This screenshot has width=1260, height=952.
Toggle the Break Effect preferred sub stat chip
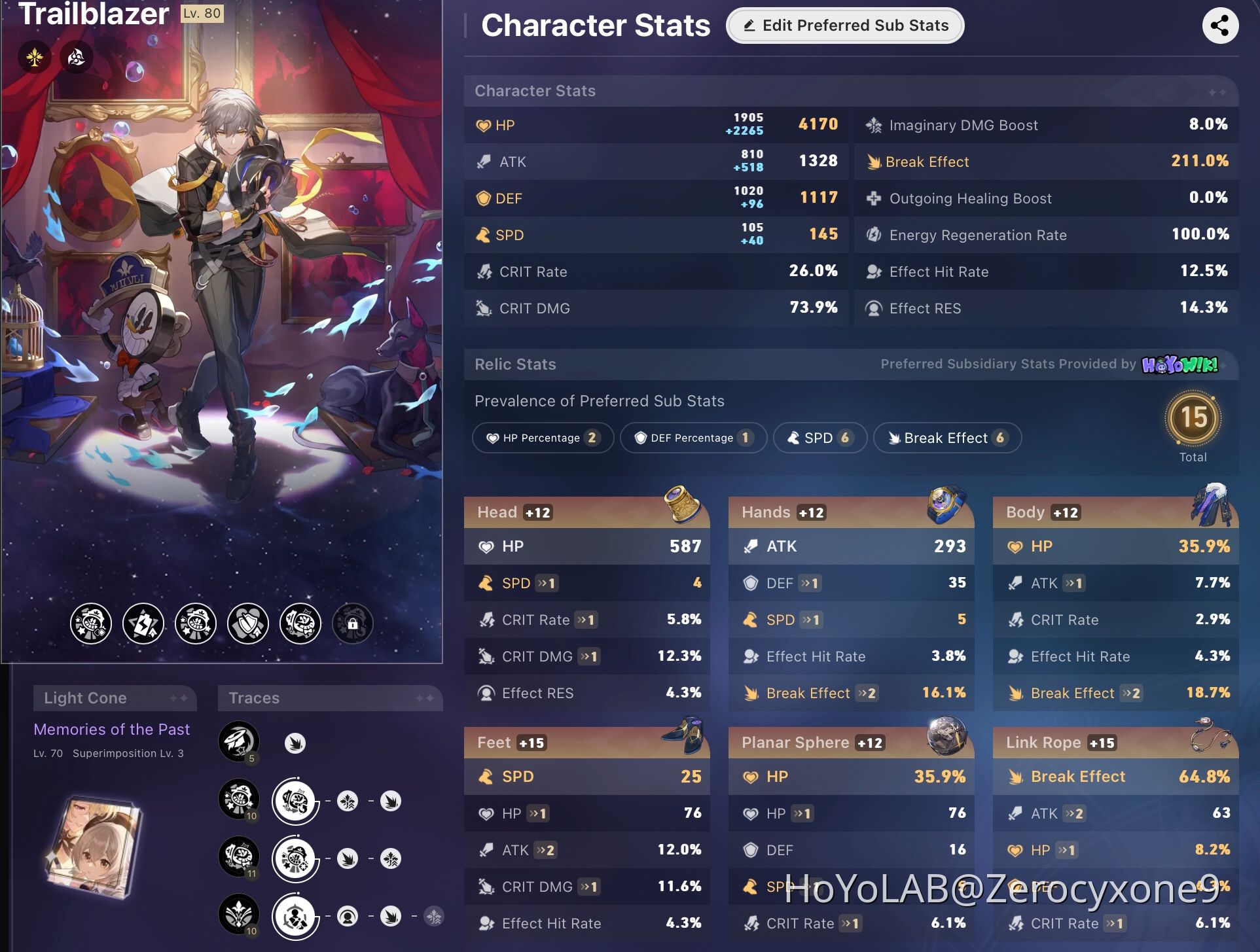point(946,438)
